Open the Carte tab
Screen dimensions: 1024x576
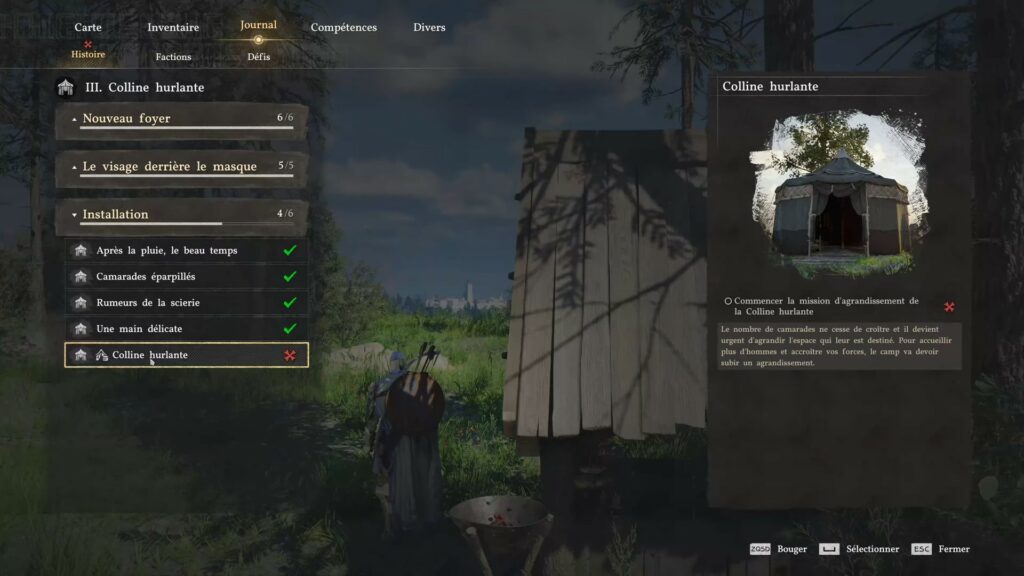click(88, 27)
